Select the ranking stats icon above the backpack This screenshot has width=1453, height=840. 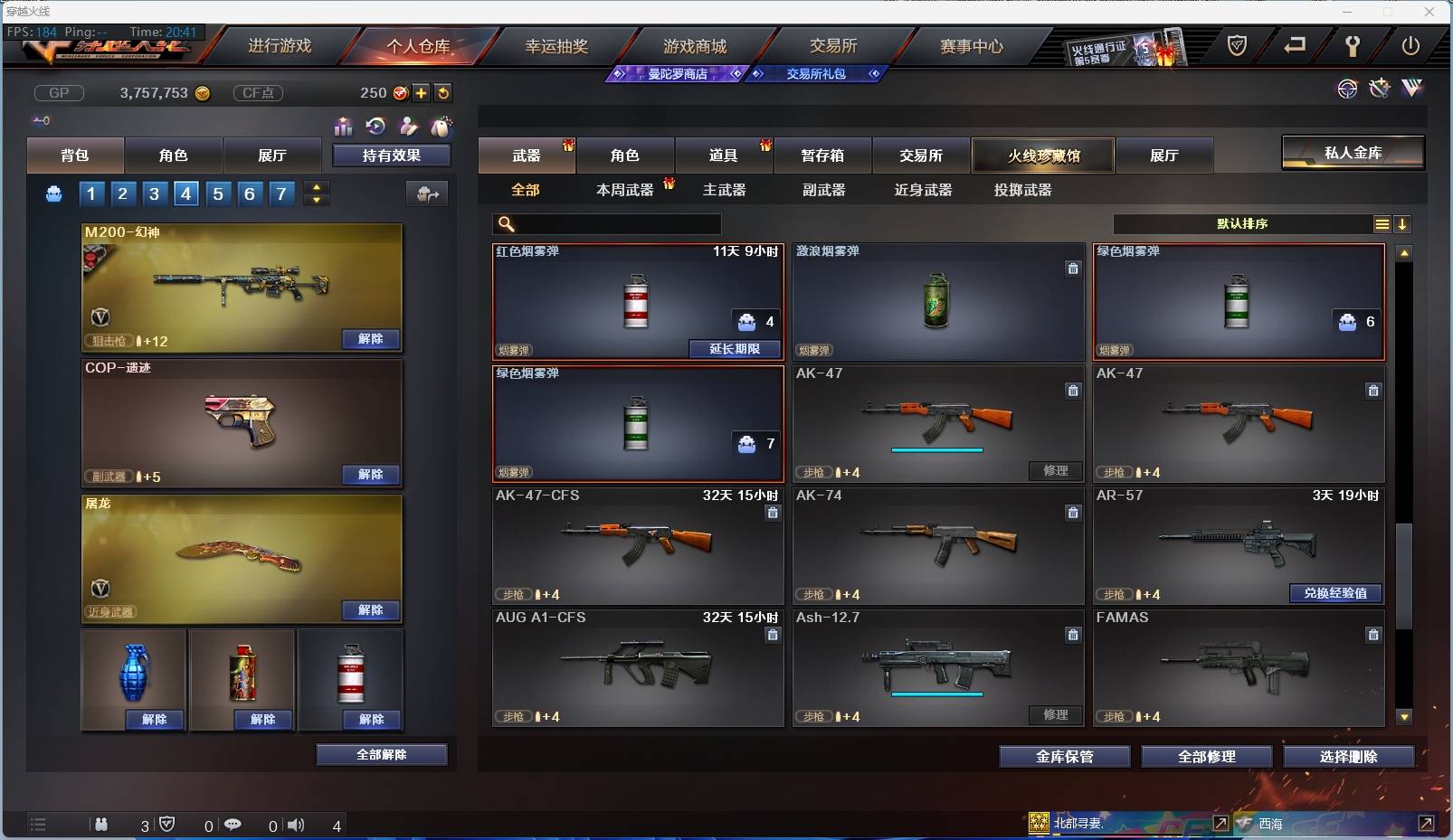point(344,127)
